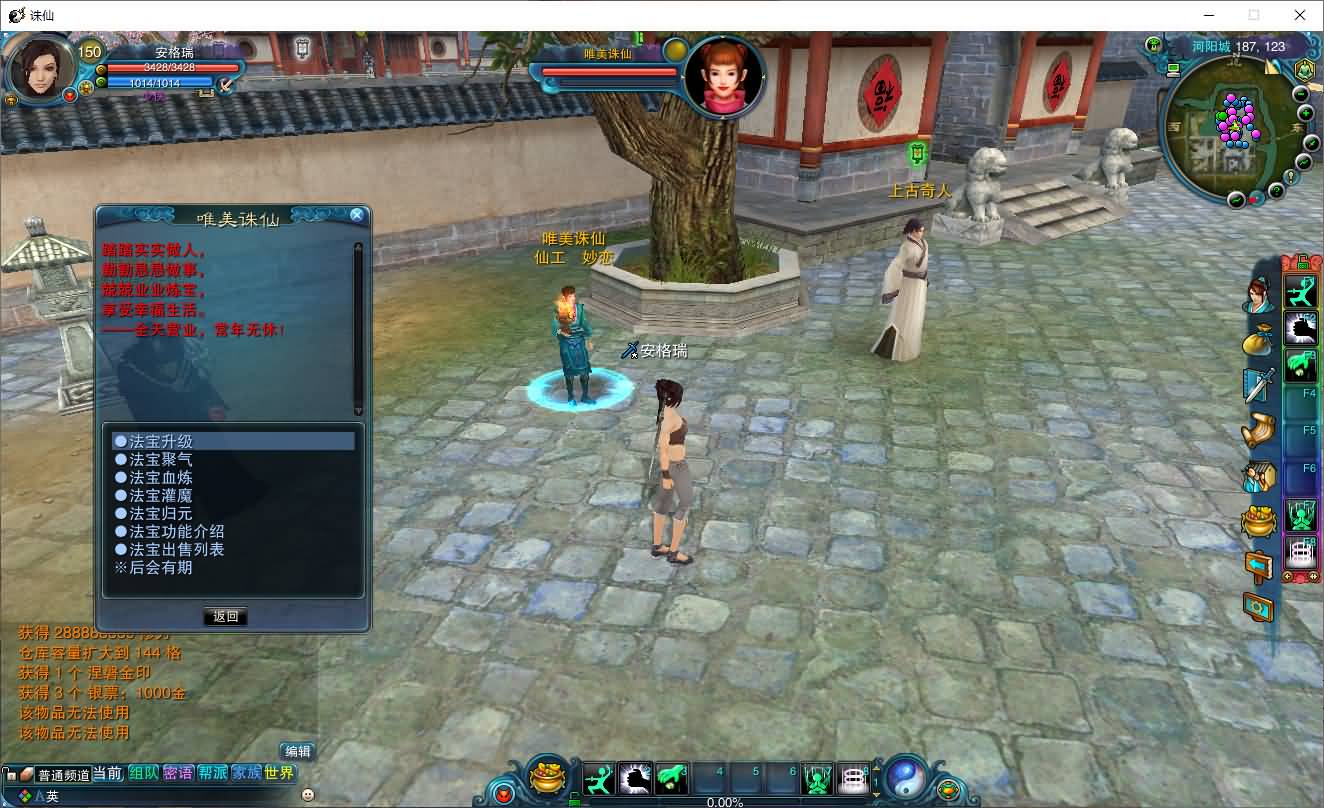Open the chat emoji smiley picker
The height and width of the screenshot is (808, 1324).
coord(308,795)
